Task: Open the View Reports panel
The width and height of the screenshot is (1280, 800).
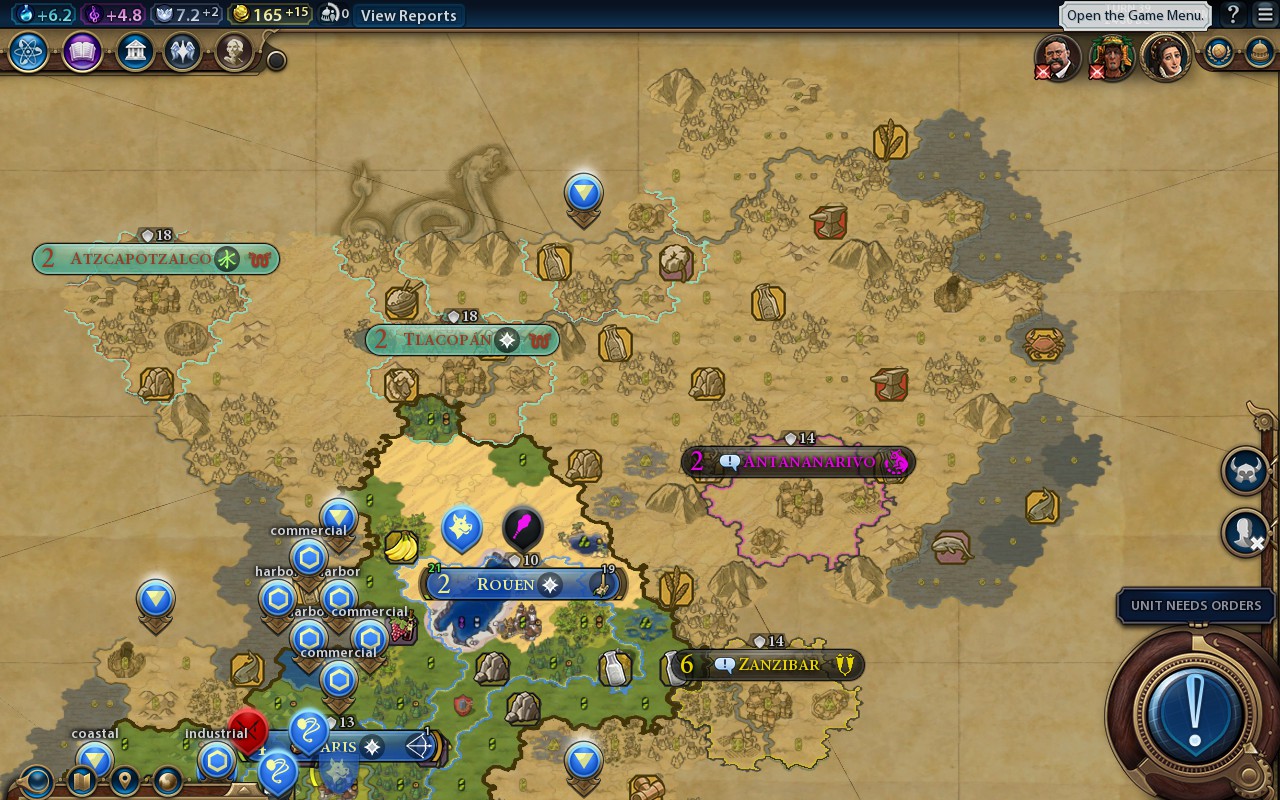Action: 408,15
